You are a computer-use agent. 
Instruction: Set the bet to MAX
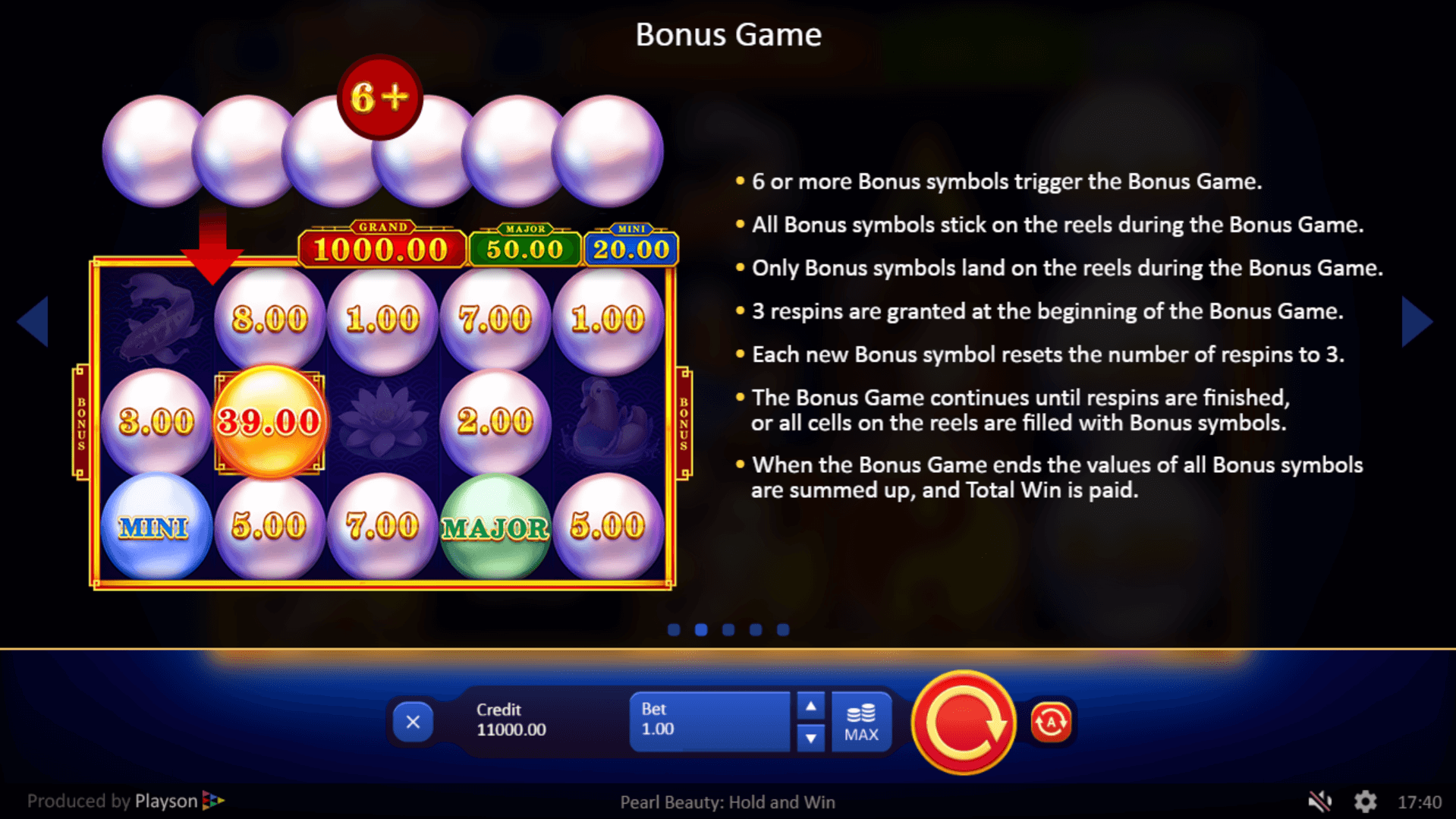point(861,722)
